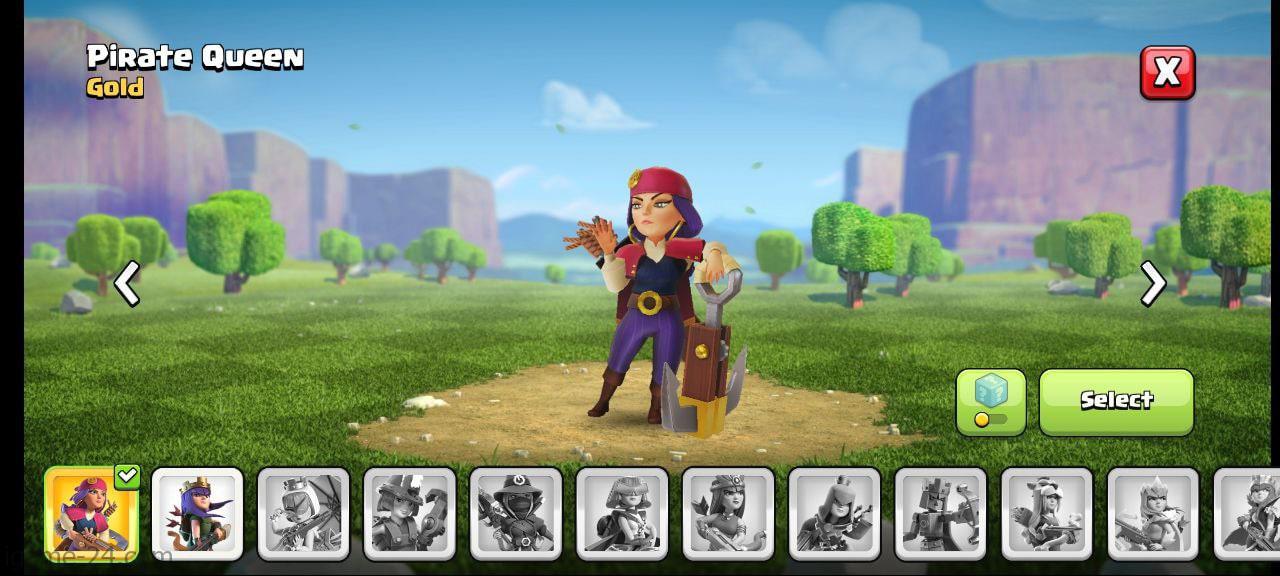
Task: Confirm the skin with the Select button
Action: tap(1116, 401)
